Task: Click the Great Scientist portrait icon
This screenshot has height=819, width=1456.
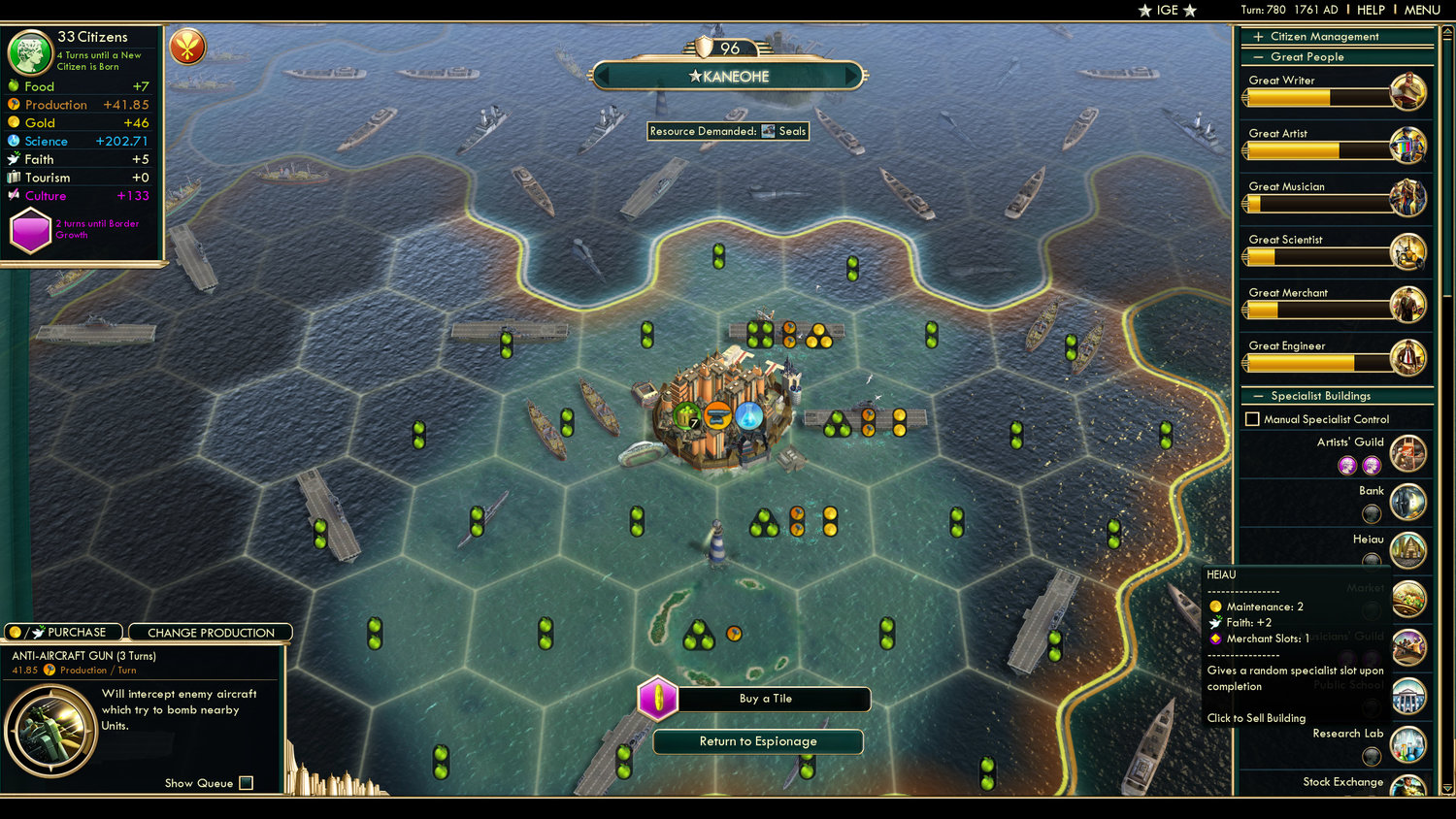Action: 1409,251
